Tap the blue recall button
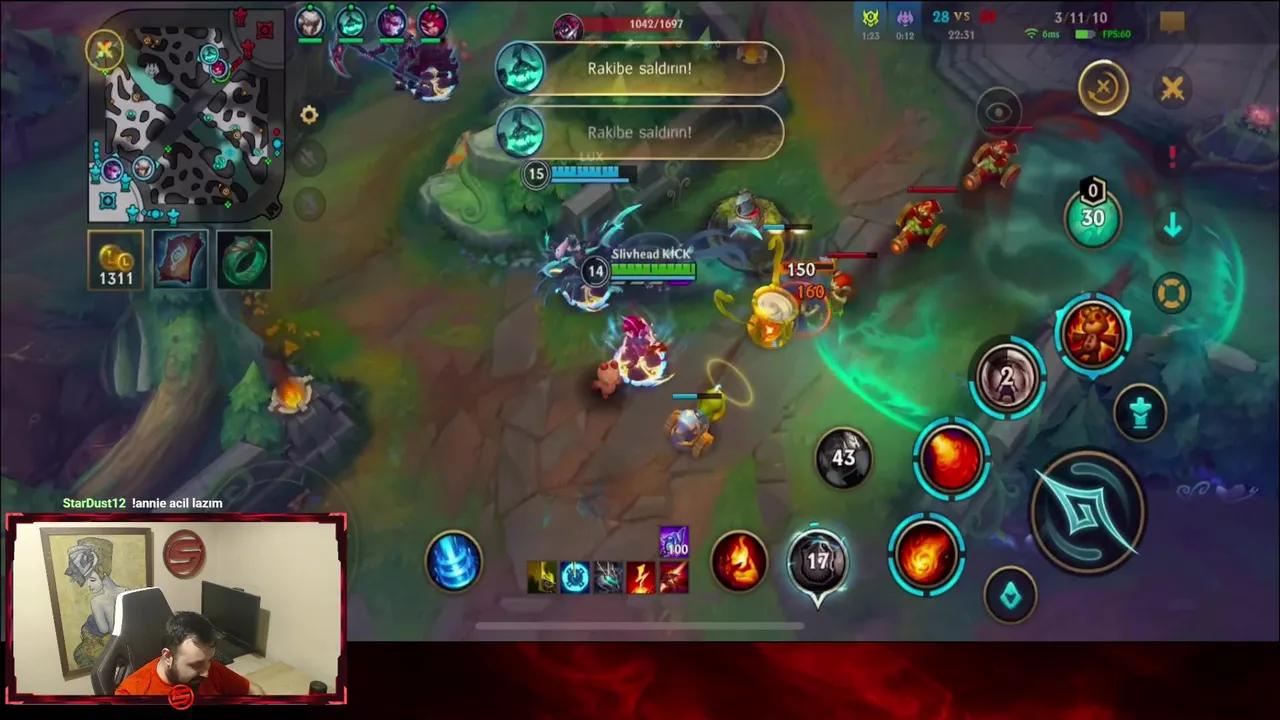The height and width of the screenshot is (720, 1280). pos(455,562)
